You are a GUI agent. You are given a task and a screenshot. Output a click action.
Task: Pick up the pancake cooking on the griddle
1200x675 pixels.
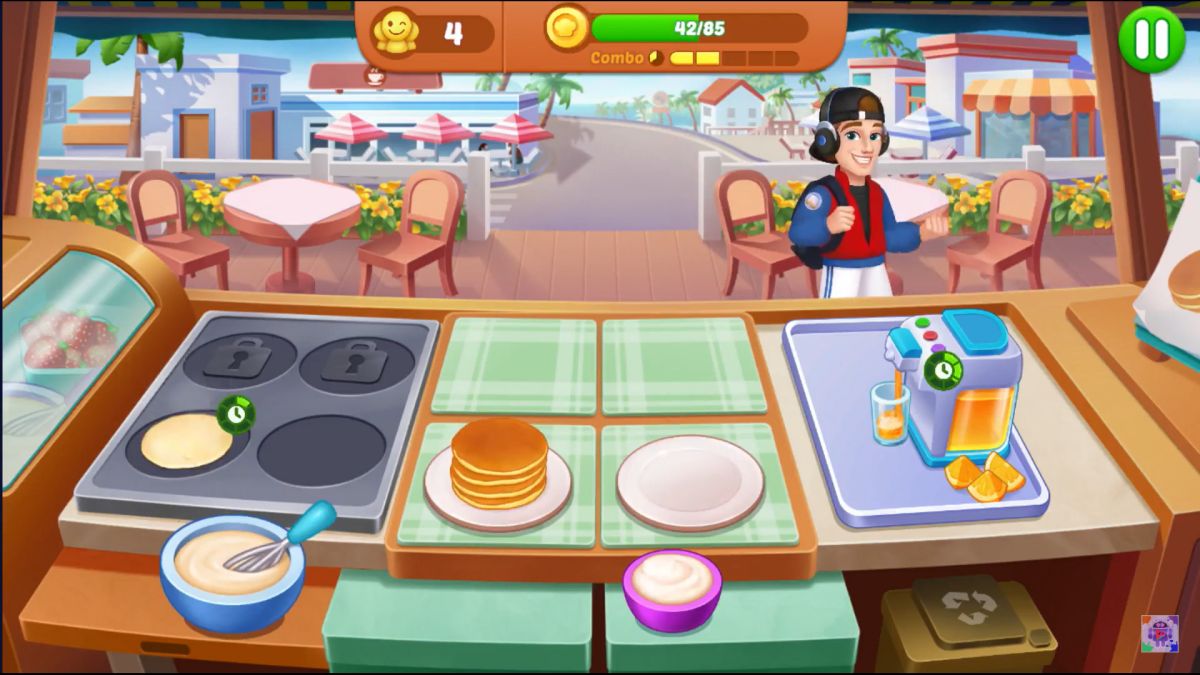point(186,441)
